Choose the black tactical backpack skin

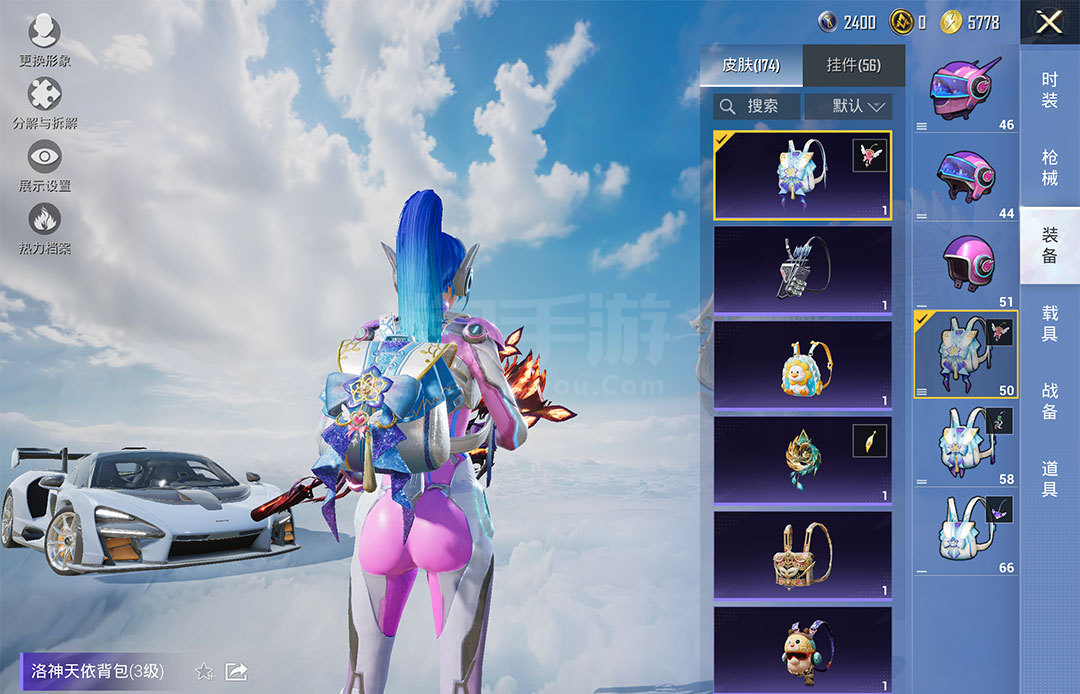pos(802,270)
